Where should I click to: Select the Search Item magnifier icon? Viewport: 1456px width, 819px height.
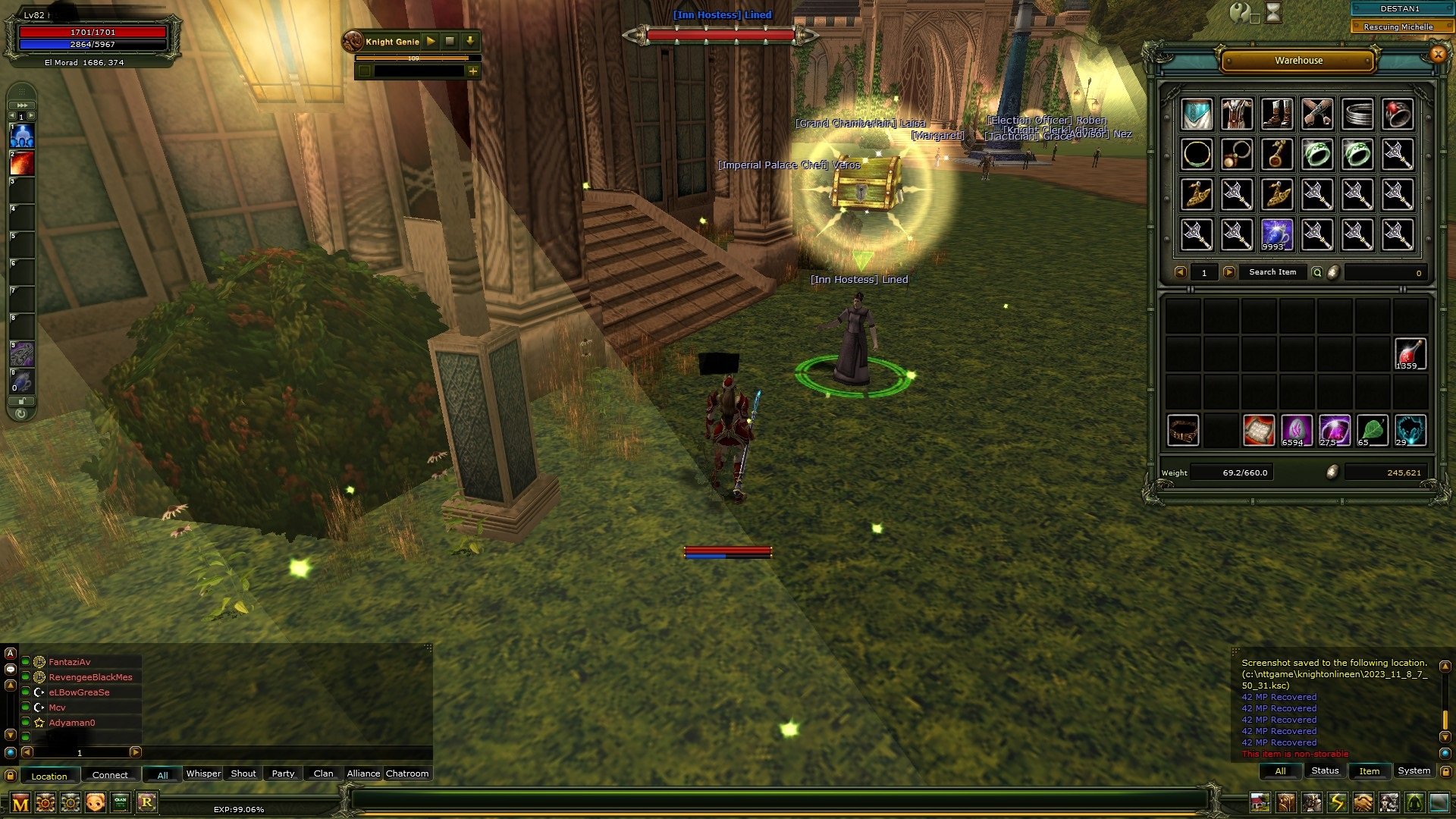coord(1316,272)
